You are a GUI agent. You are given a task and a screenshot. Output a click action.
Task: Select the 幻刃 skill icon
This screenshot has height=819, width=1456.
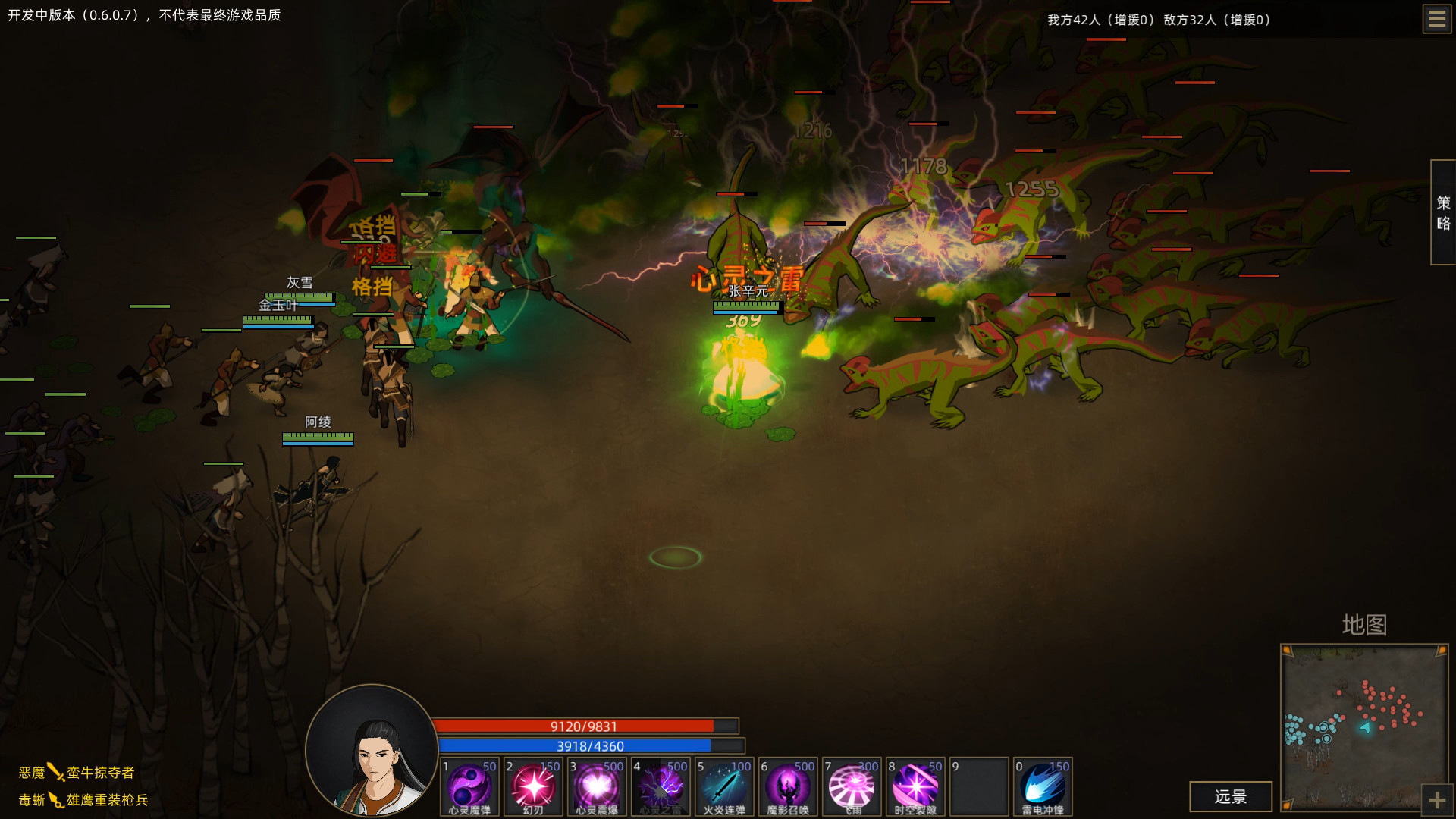[x=532, y=787]
